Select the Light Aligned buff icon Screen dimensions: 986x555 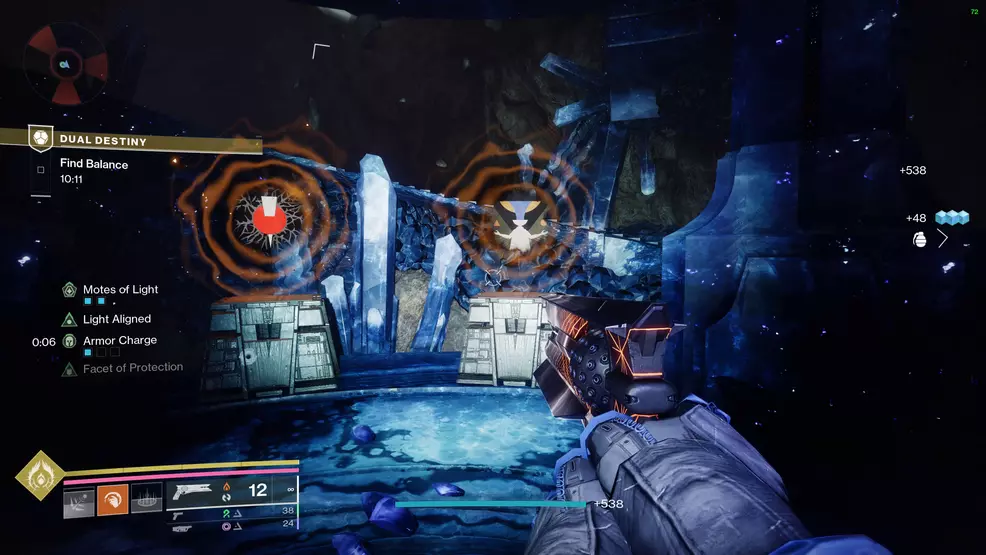point(69,320)
